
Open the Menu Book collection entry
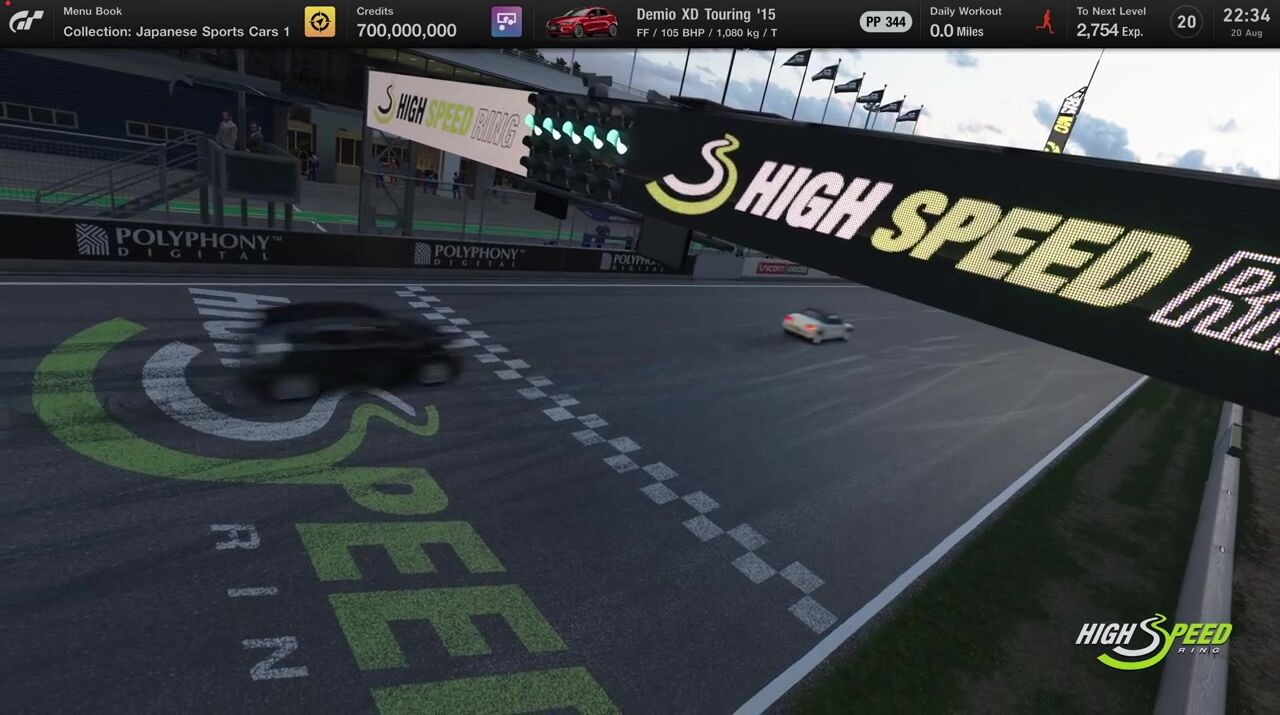pyautogui.click(x=176, y=22)
